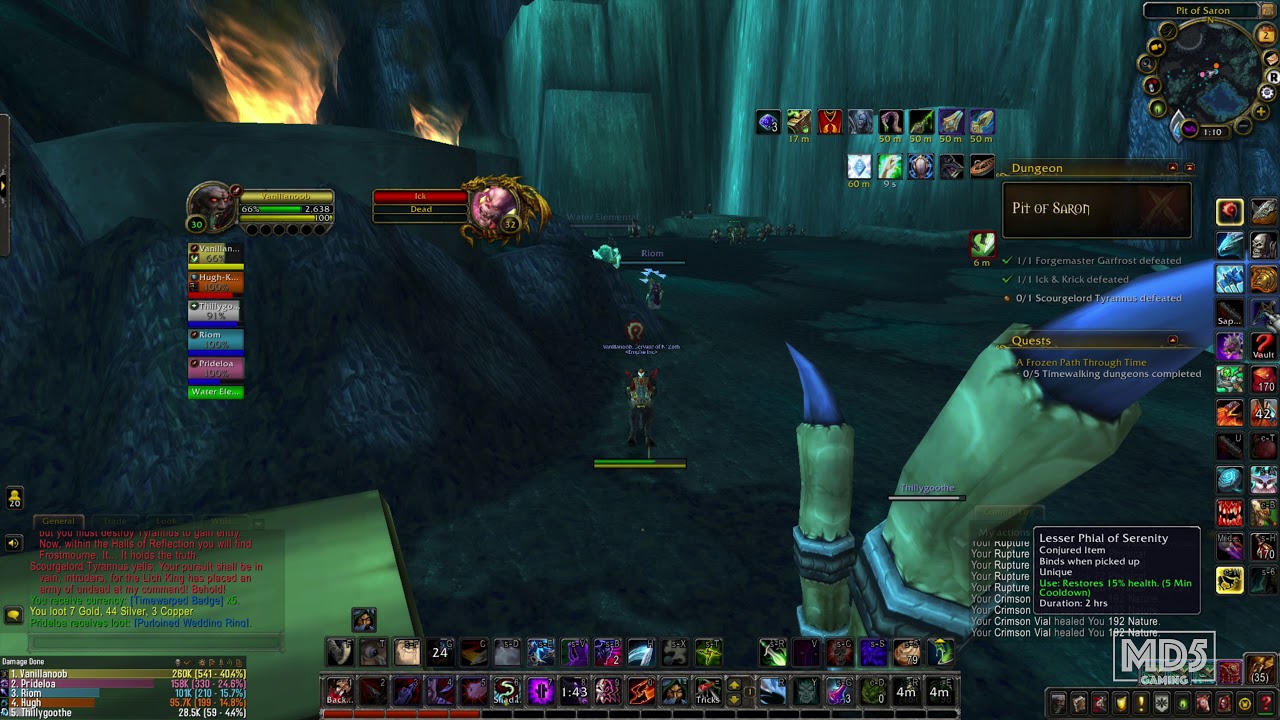
Task: Select Tricks of the Trade on the action bar
Action: point(707,690)
